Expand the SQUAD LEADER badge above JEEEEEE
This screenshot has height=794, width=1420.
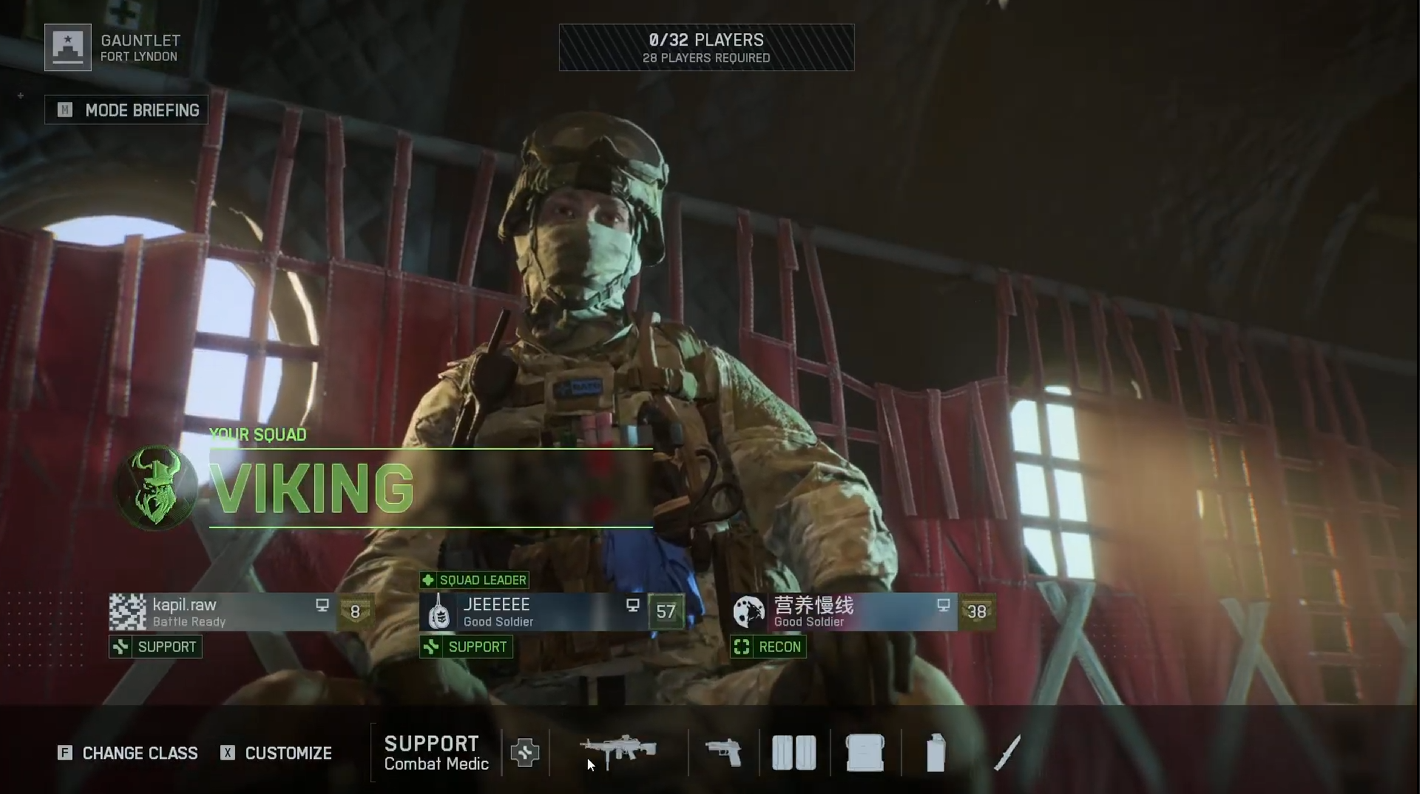(x=475, y=580)
